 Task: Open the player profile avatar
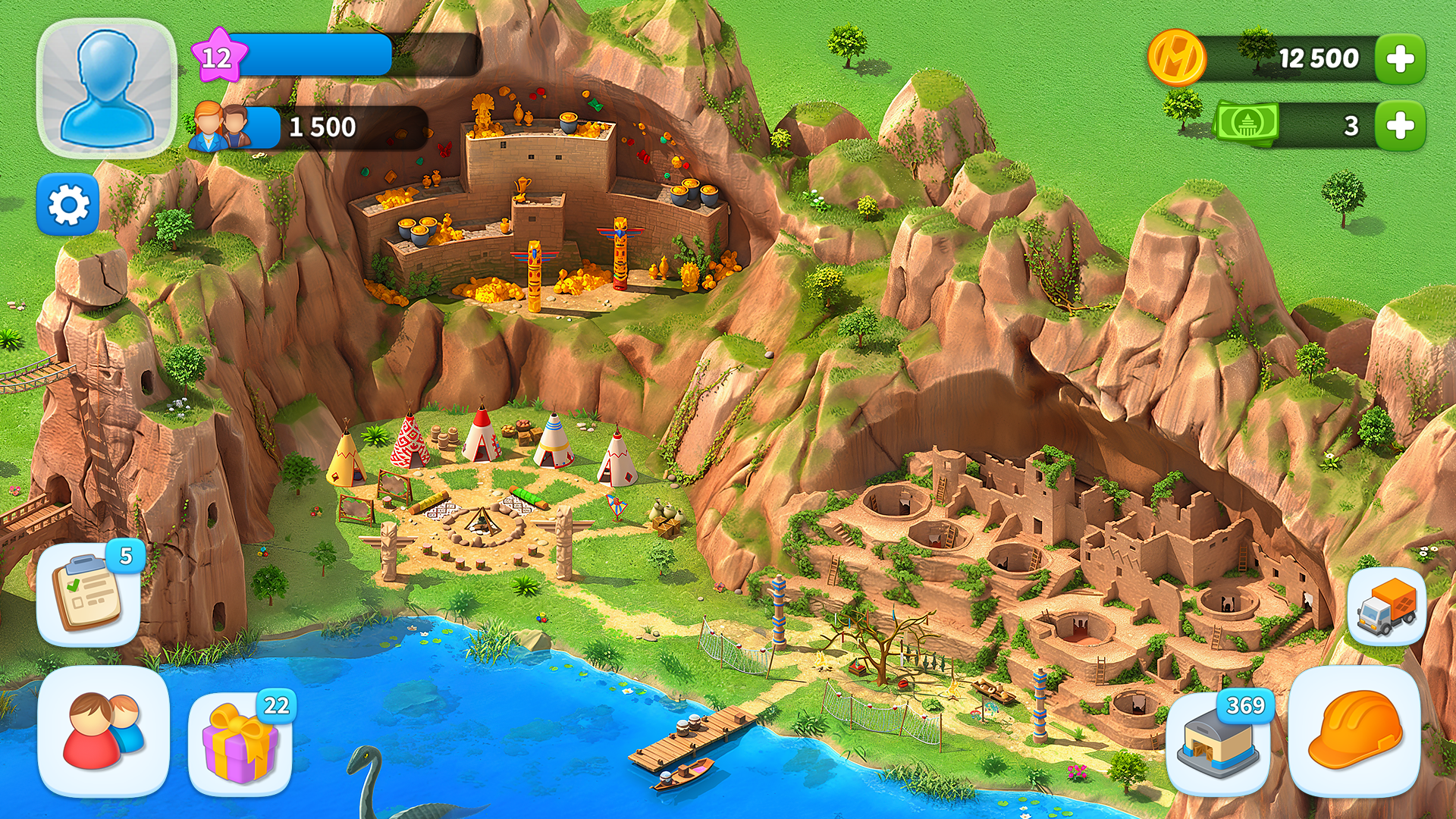point(107,88)
